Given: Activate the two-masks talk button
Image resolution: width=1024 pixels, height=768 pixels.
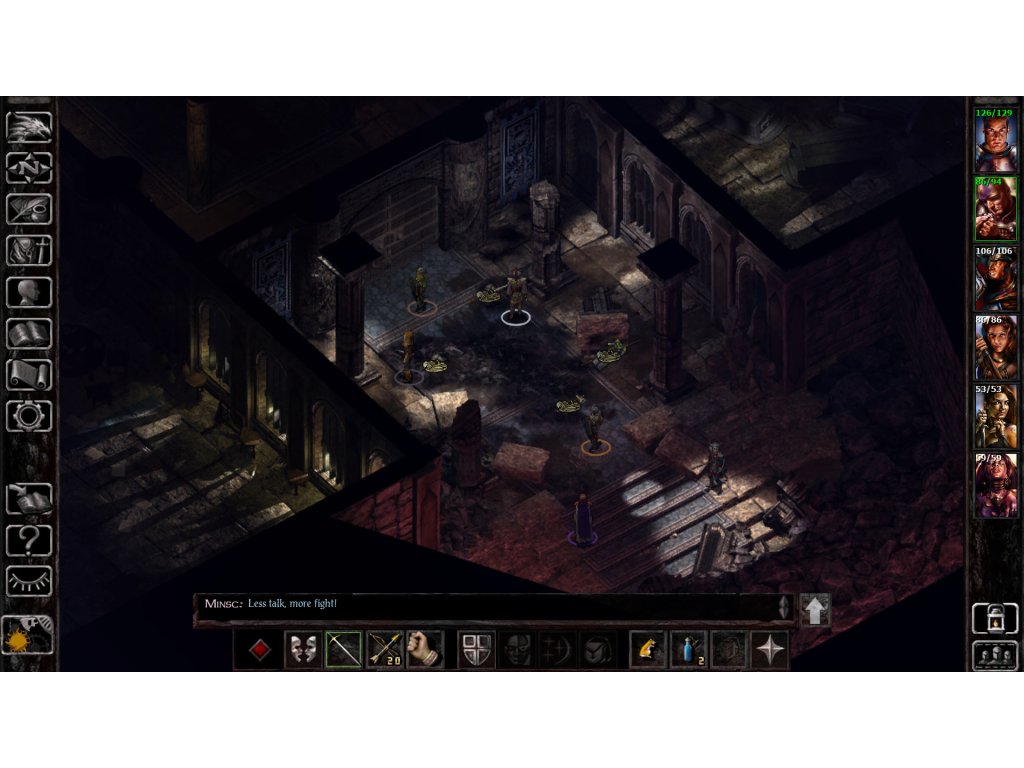Looking at the screenshot, I should [x=302, y=650].
